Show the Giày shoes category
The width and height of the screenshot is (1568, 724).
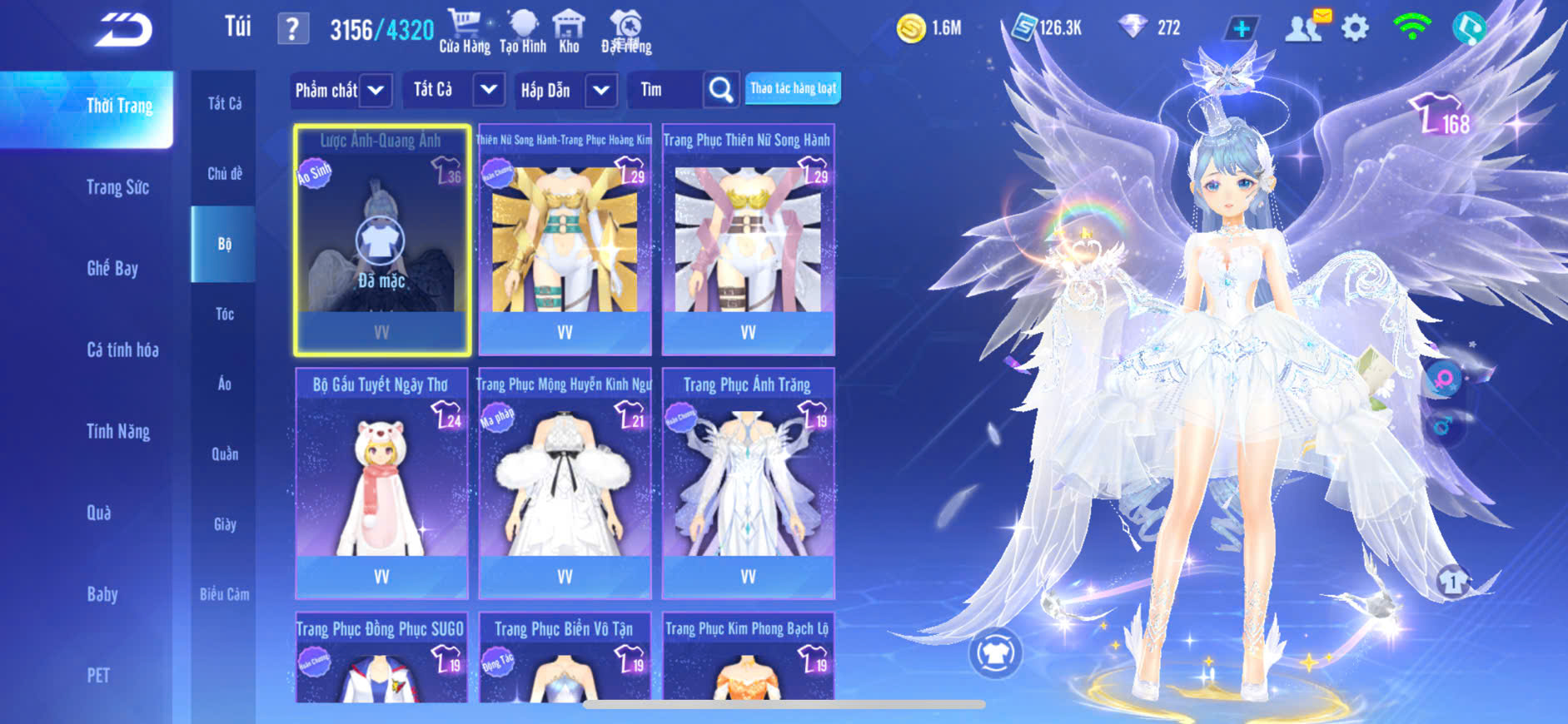coord(225,524)
